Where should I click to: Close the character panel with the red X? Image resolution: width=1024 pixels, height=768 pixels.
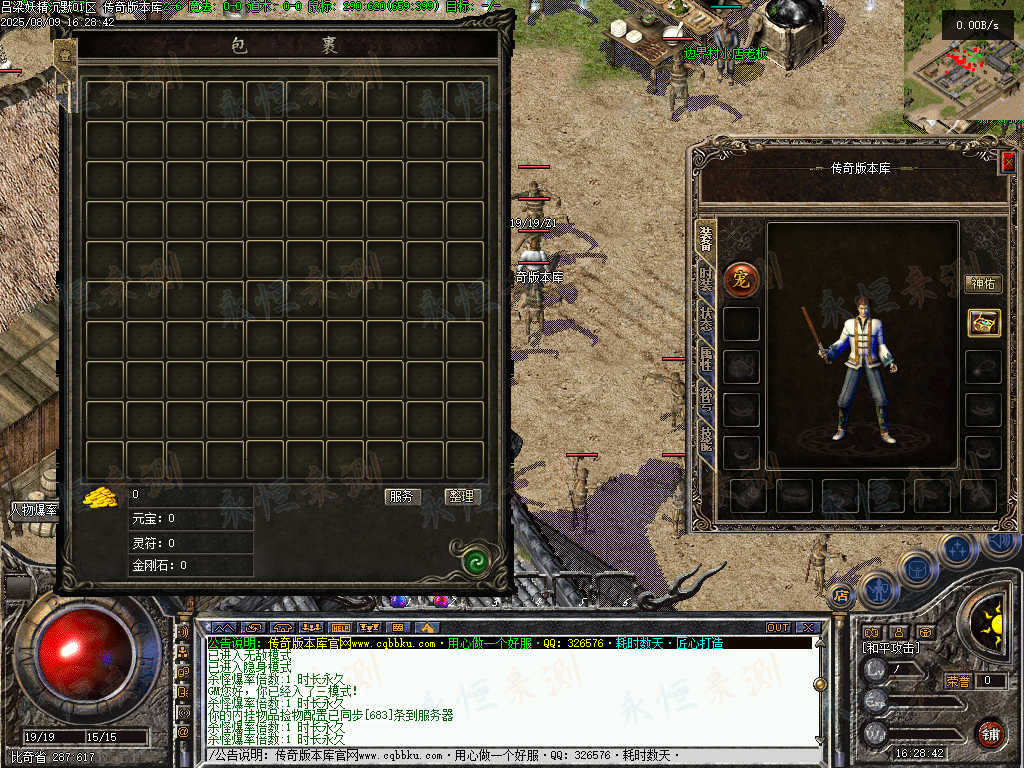[1008, 161]
